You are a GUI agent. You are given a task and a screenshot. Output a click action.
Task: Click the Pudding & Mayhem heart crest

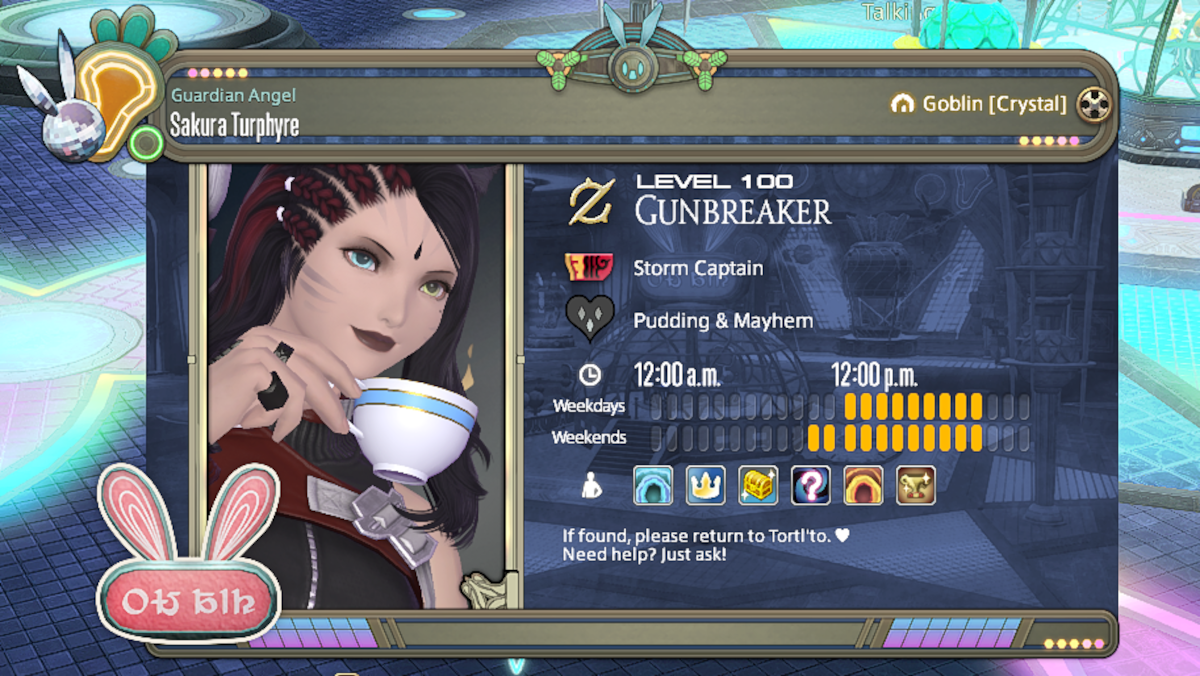[589, 319]
